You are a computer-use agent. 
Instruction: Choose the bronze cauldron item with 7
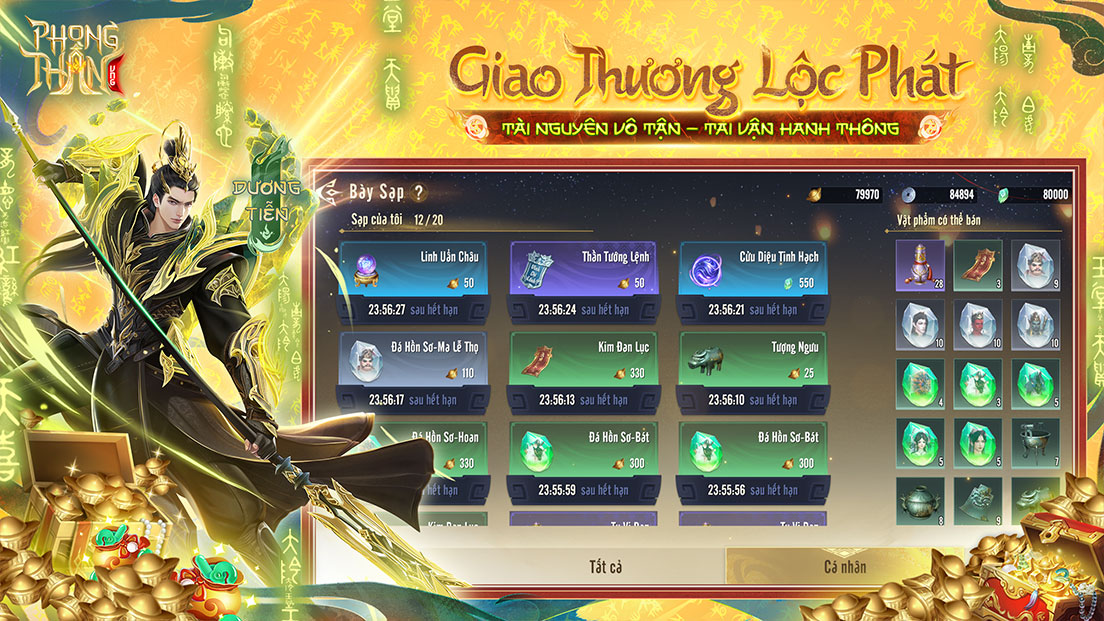1036,442
